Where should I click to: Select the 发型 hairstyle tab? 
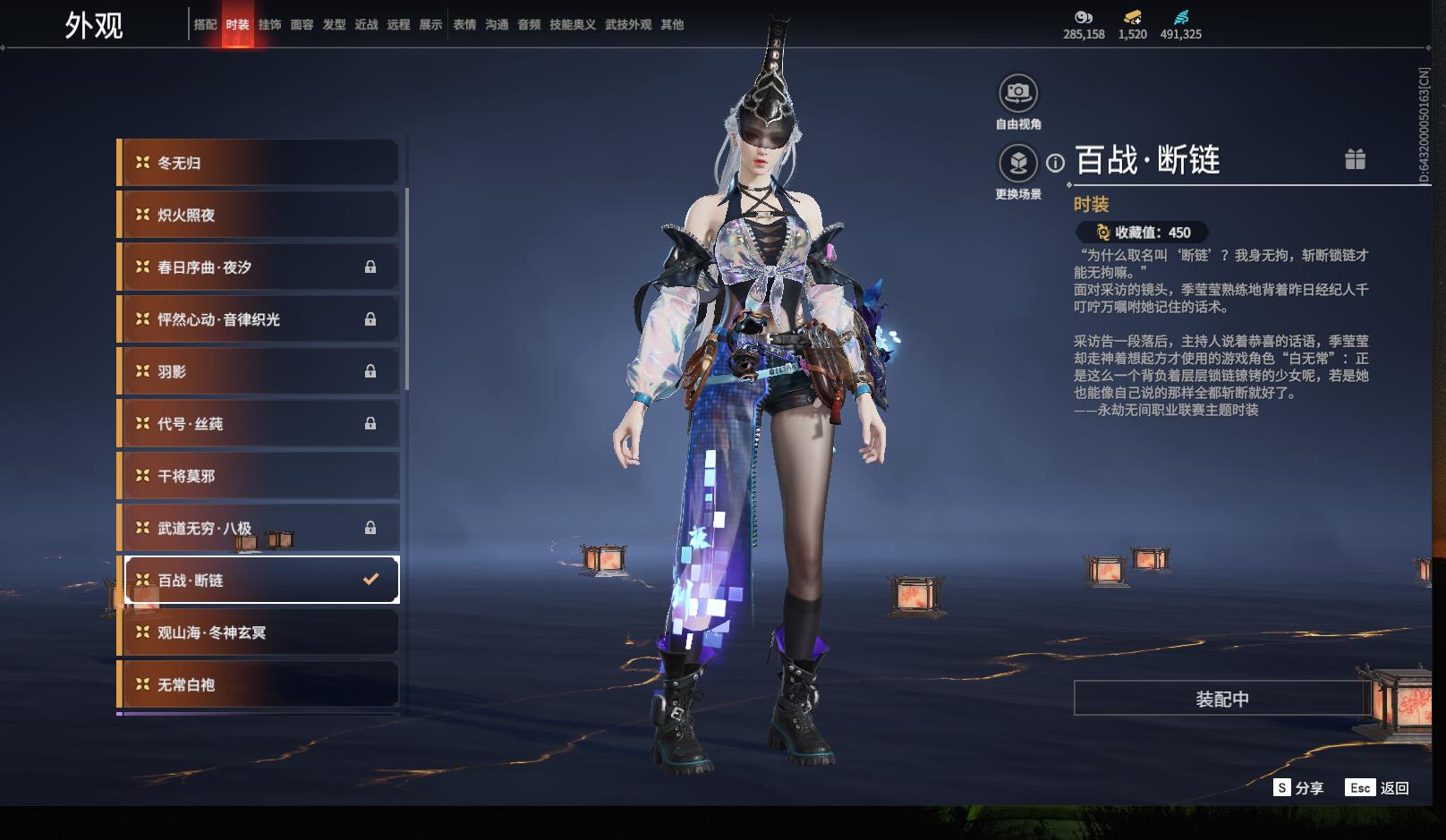[x=334, y=24]
